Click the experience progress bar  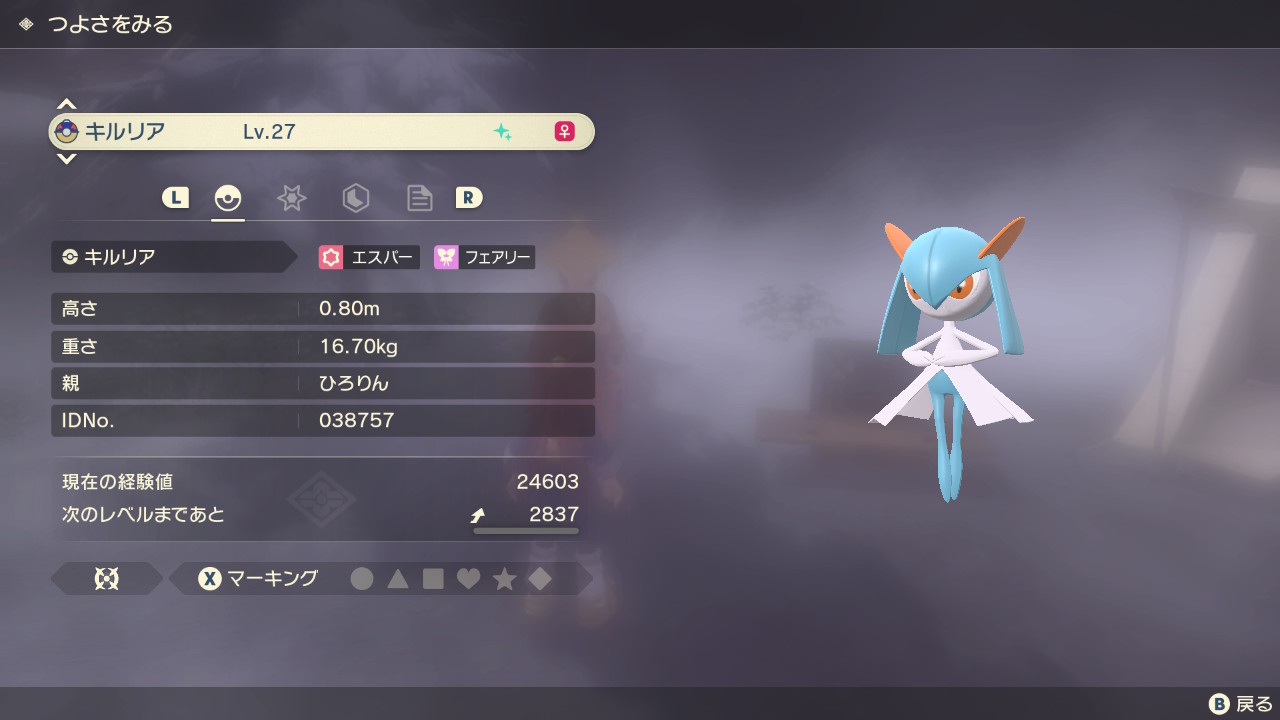coord(525,531)
